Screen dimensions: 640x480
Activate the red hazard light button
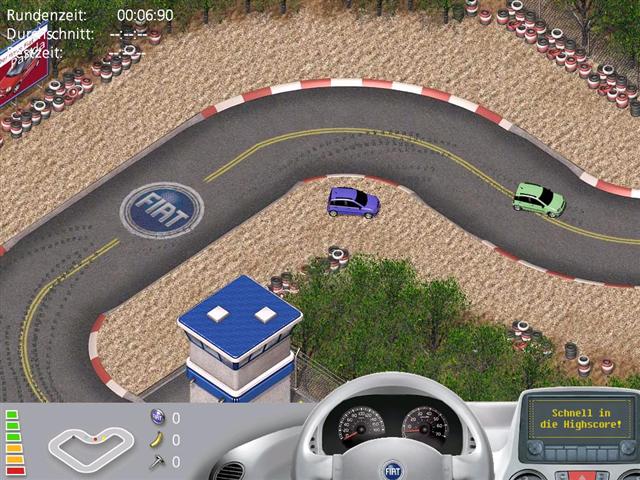581,475
